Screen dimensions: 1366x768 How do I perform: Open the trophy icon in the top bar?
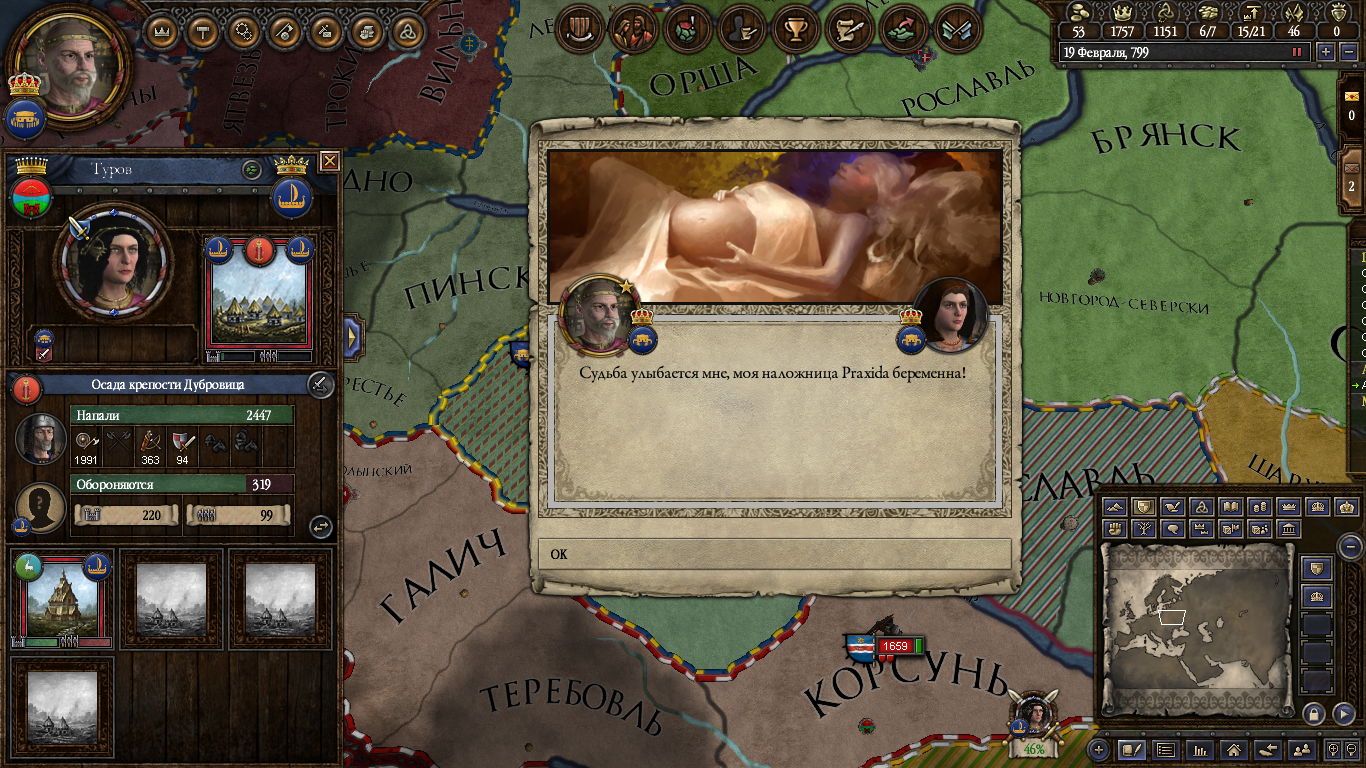(795, 30)
